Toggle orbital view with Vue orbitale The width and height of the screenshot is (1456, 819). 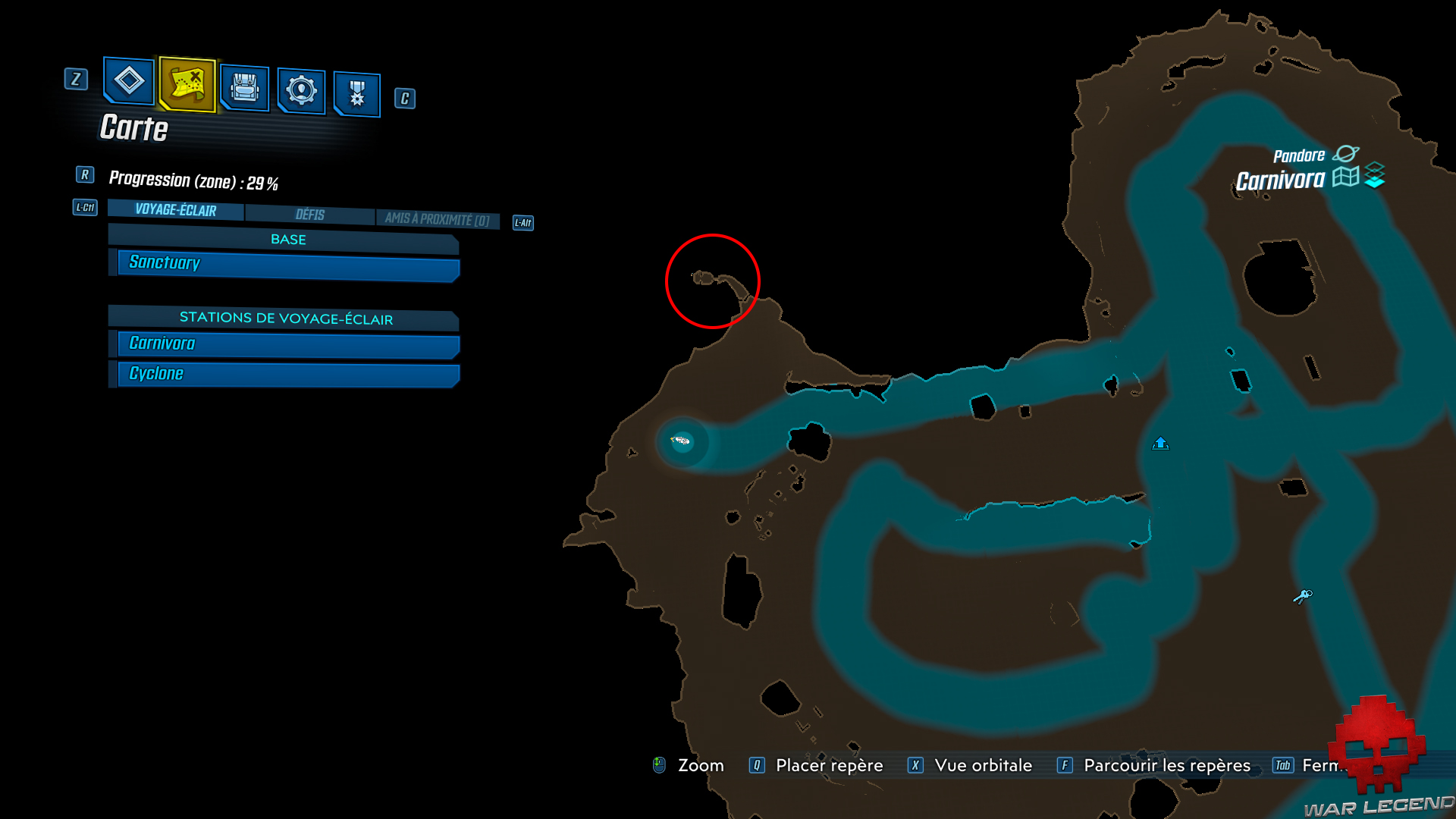click(x=984, y=765)
